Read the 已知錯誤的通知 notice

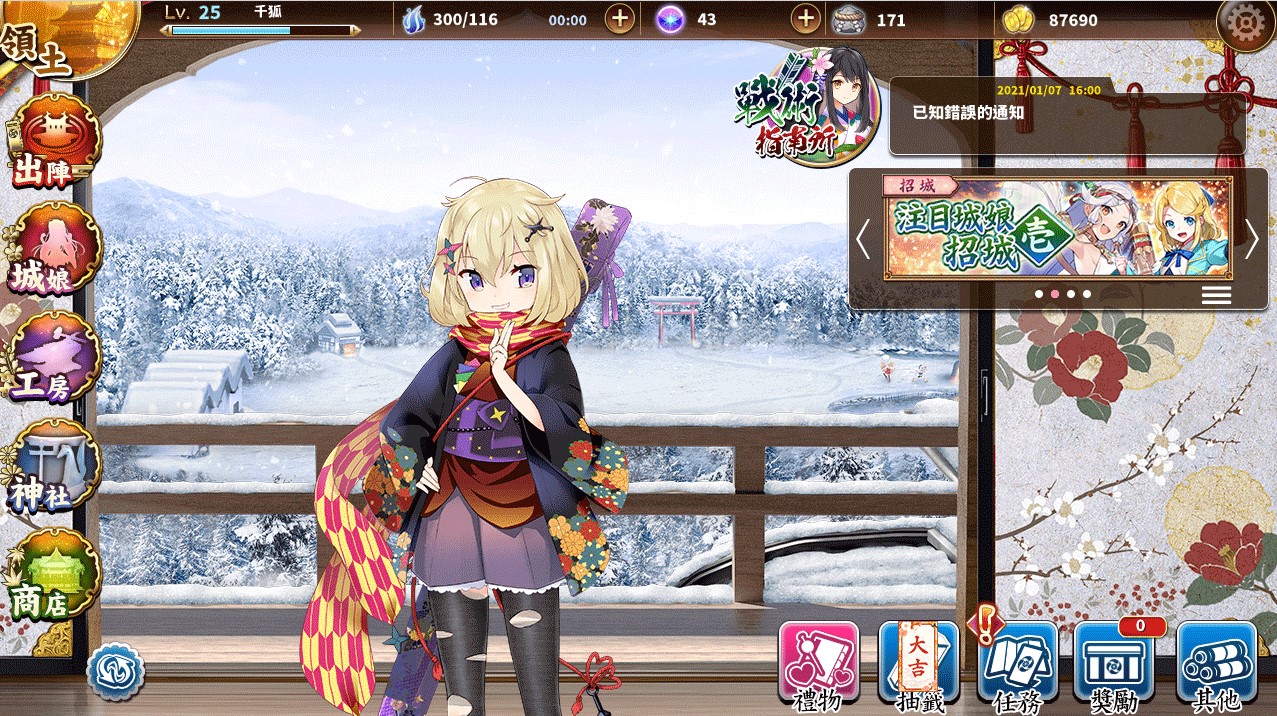pyautogui.click(x=1066, y=115)
